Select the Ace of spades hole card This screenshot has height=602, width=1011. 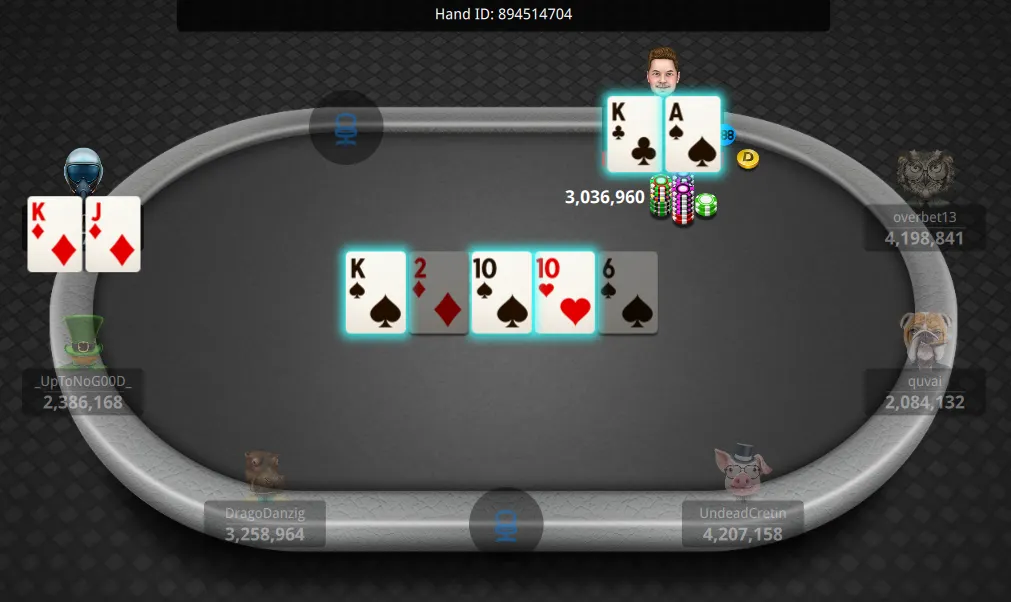pos(693,134)
